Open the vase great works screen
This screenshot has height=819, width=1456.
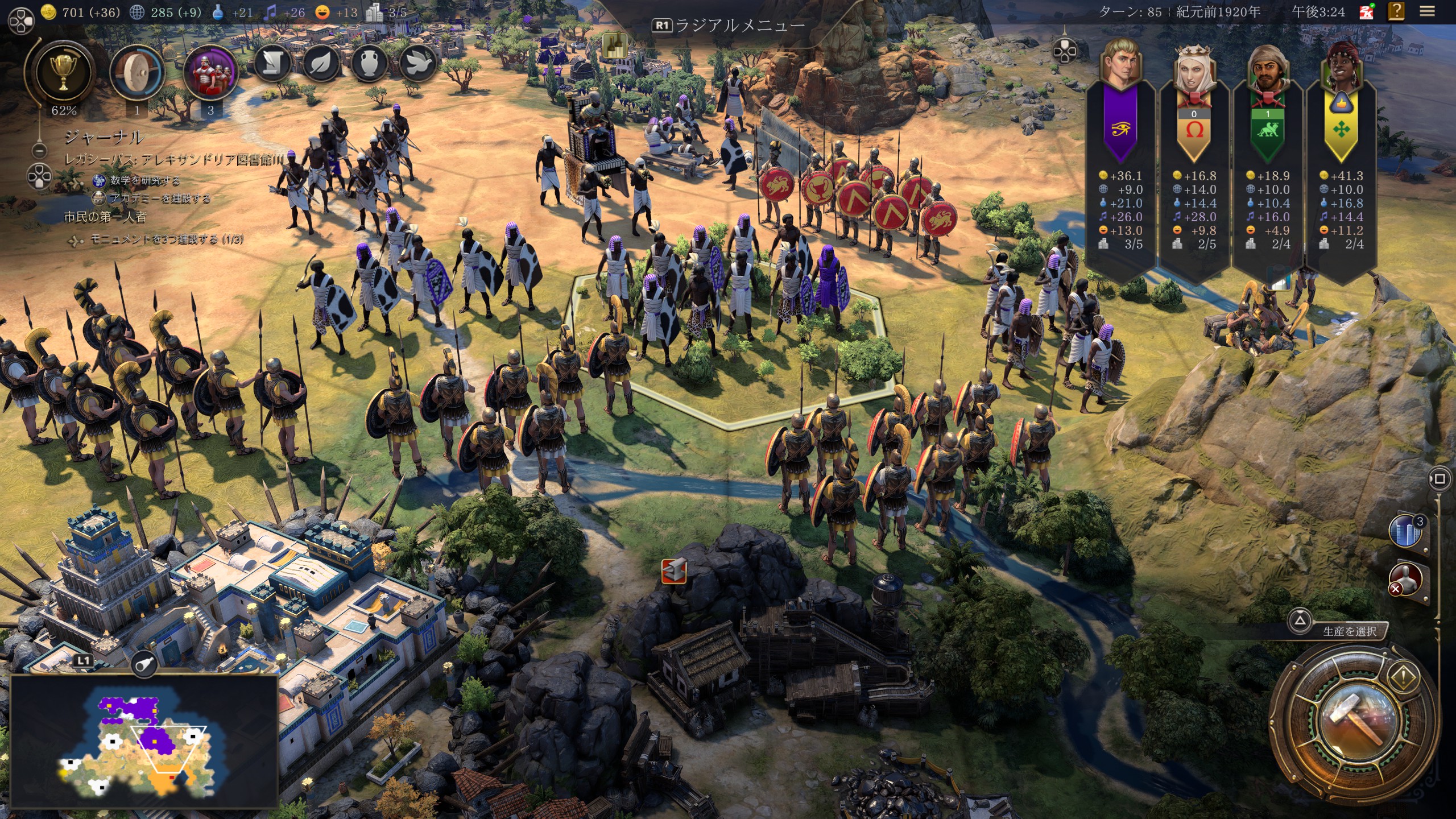pyautogui.click(x=370, y=63)
